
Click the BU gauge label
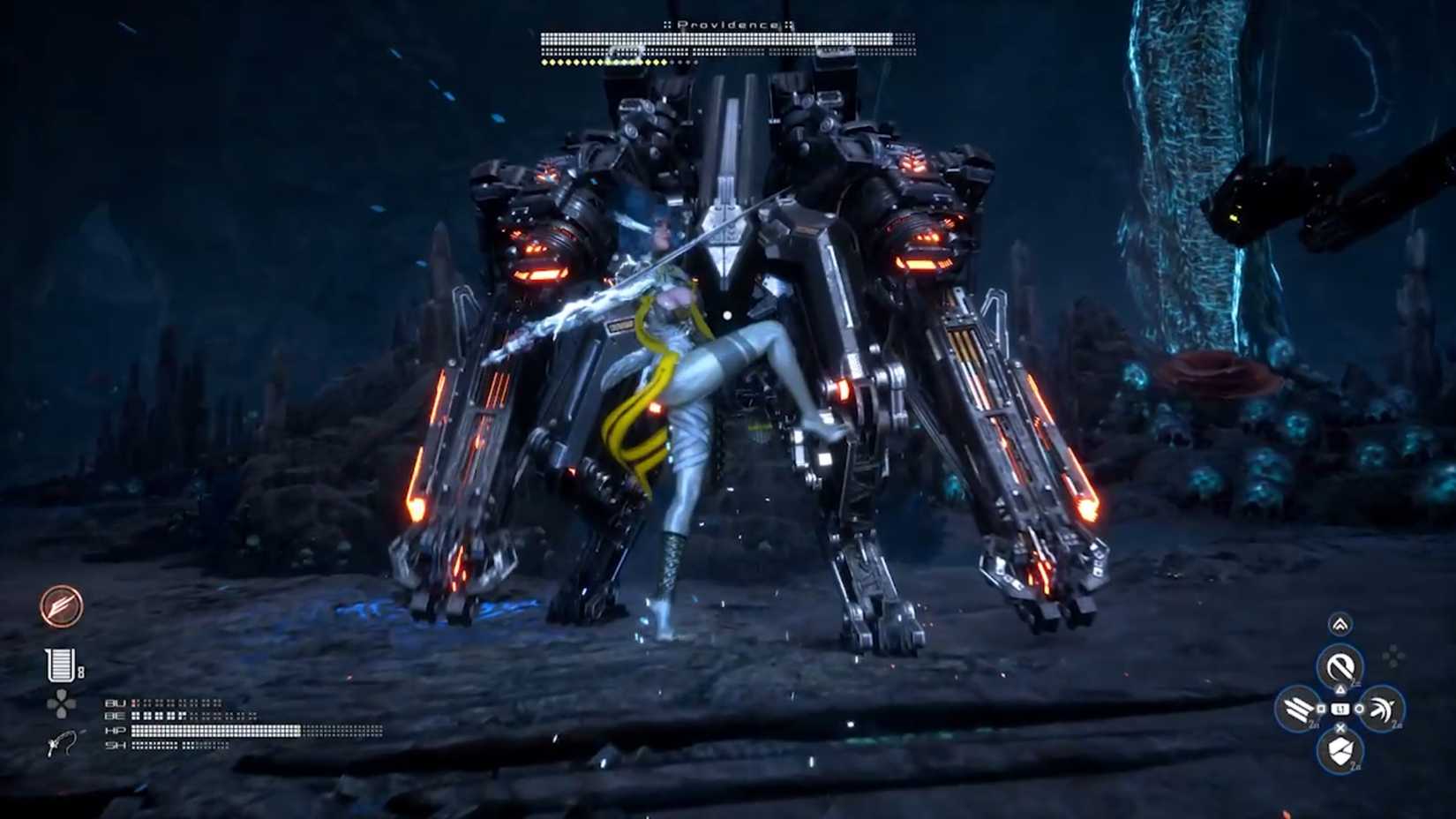pyautogui.click(x=115, y=703)
